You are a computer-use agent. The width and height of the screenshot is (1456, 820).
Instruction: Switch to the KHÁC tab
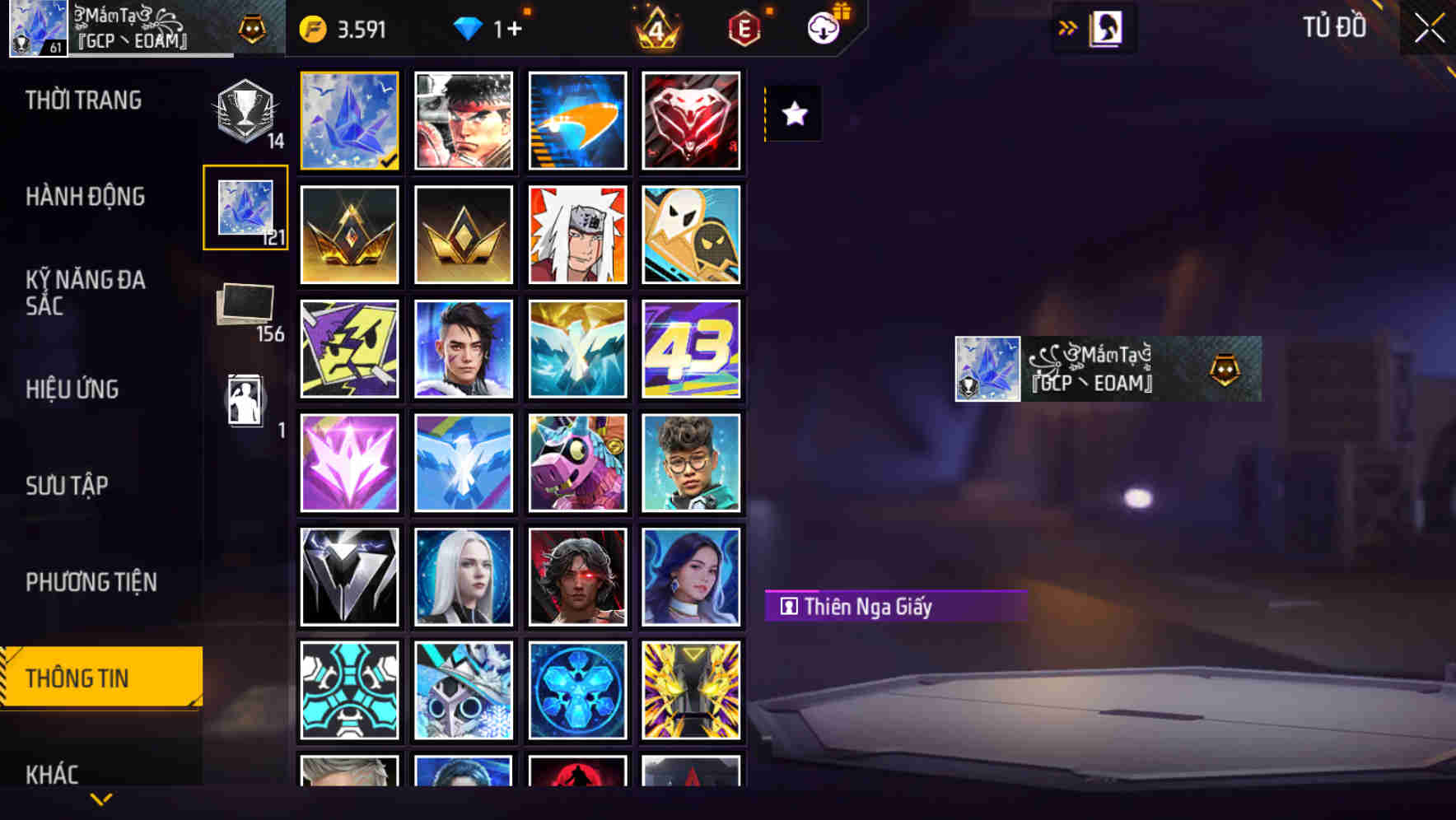[53, 774]
